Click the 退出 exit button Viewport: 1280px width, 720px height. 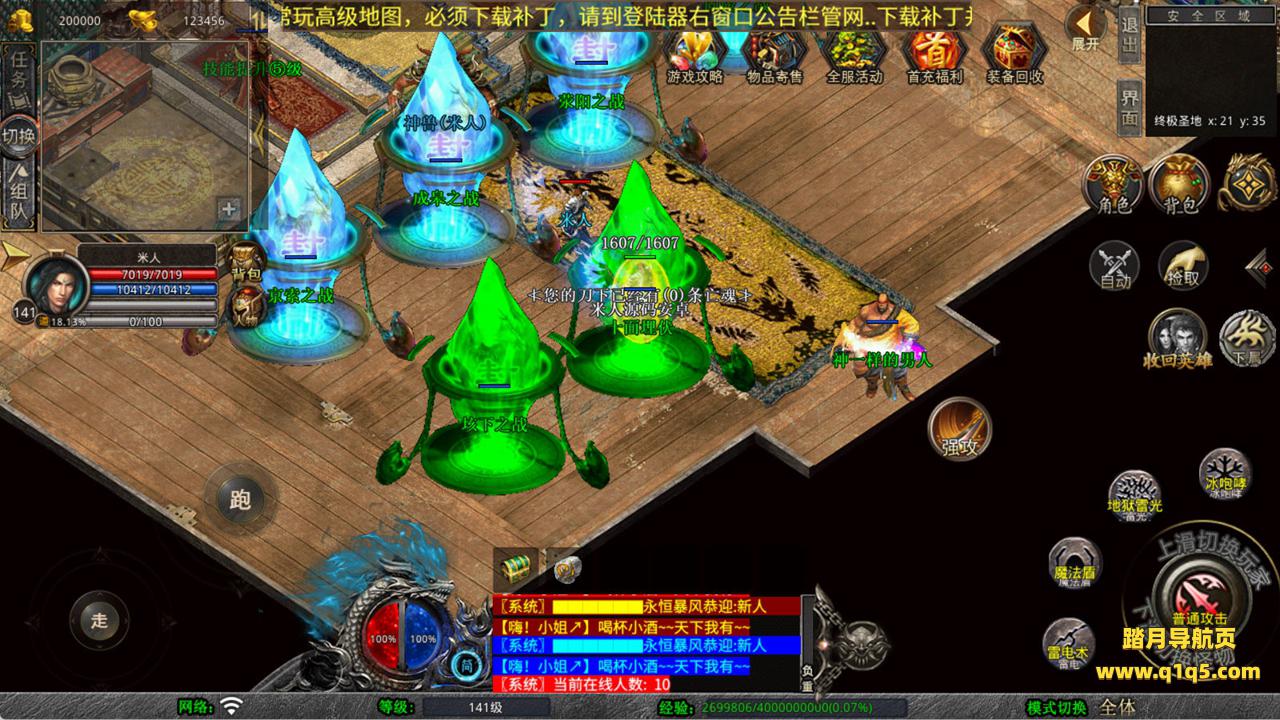point(1130,36)
